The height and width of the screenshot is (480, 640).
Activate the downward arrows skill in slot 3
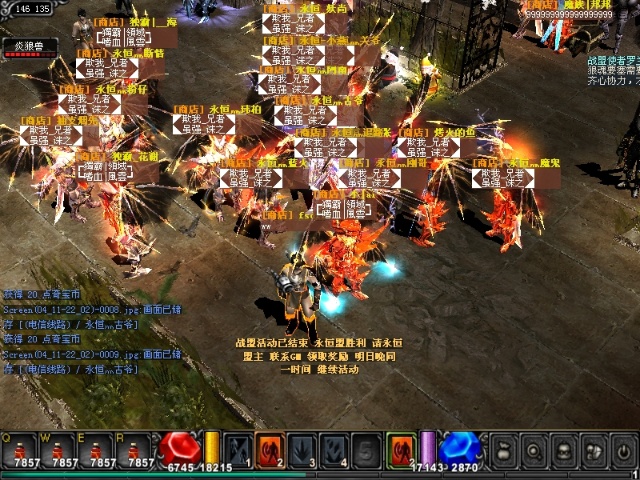[303, 449]
